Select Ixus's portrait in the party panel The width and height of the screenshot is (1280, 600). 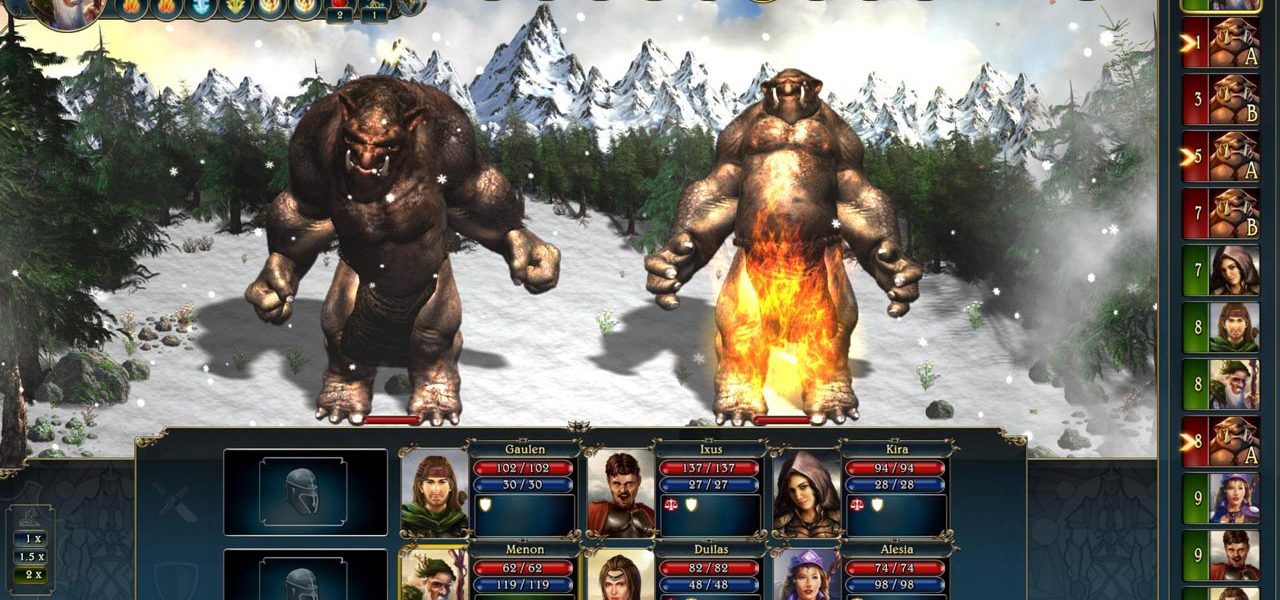click(620, 492)
